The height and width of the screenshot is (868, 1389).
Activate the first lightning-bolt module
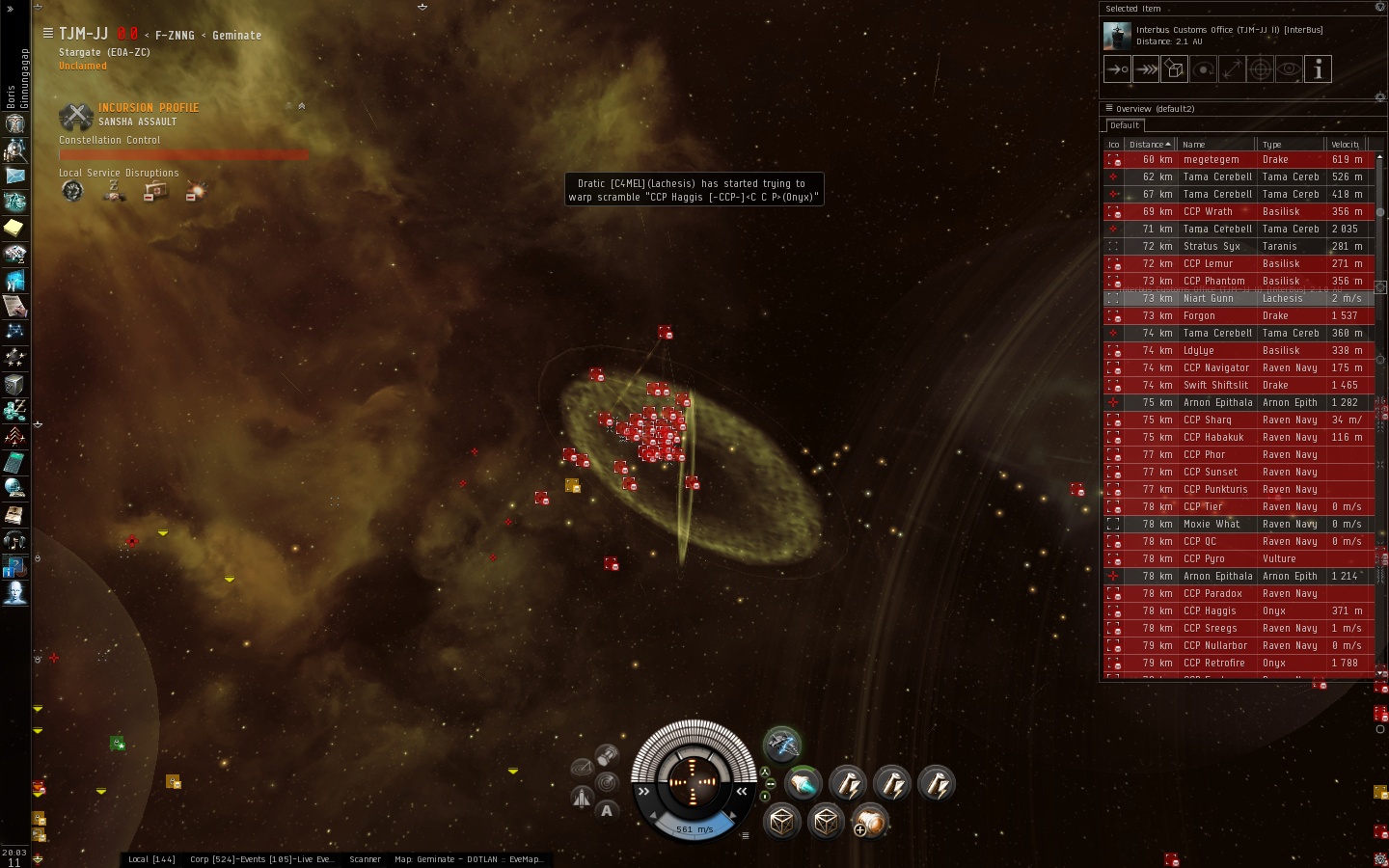point(848,784)
